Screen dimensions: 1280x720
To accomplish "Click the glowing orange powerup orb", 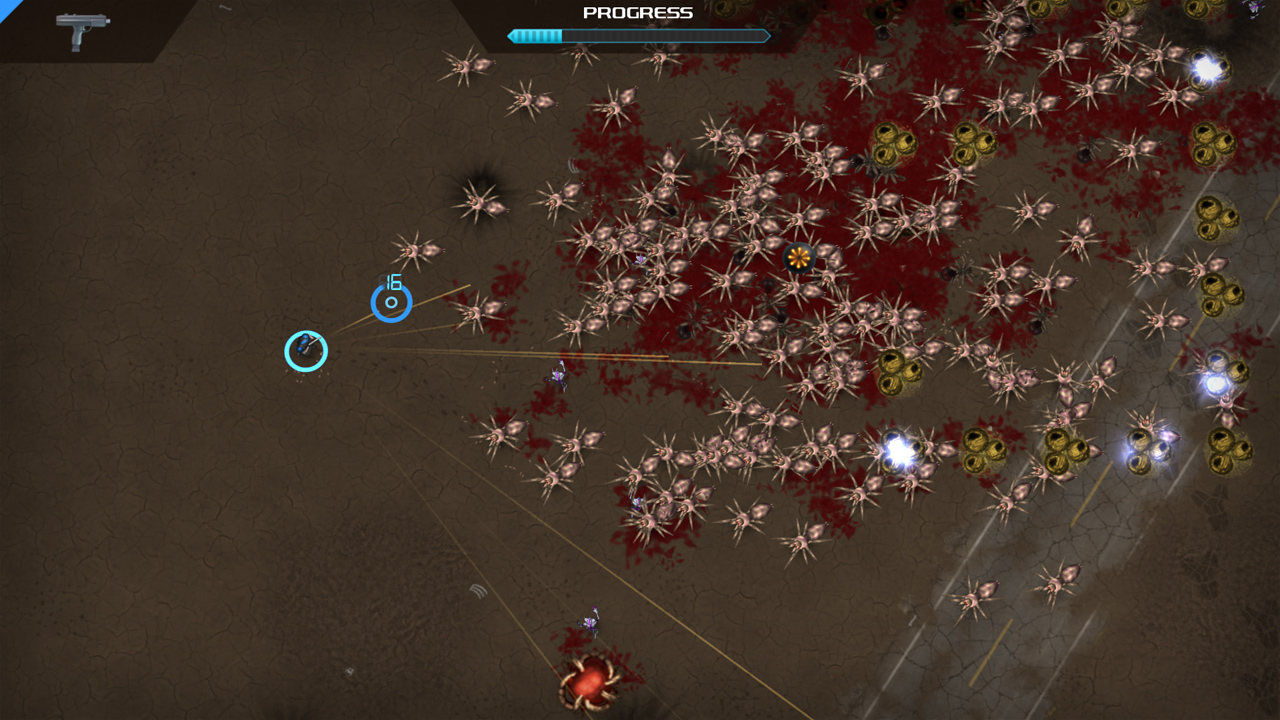I will tap(797, 259).
